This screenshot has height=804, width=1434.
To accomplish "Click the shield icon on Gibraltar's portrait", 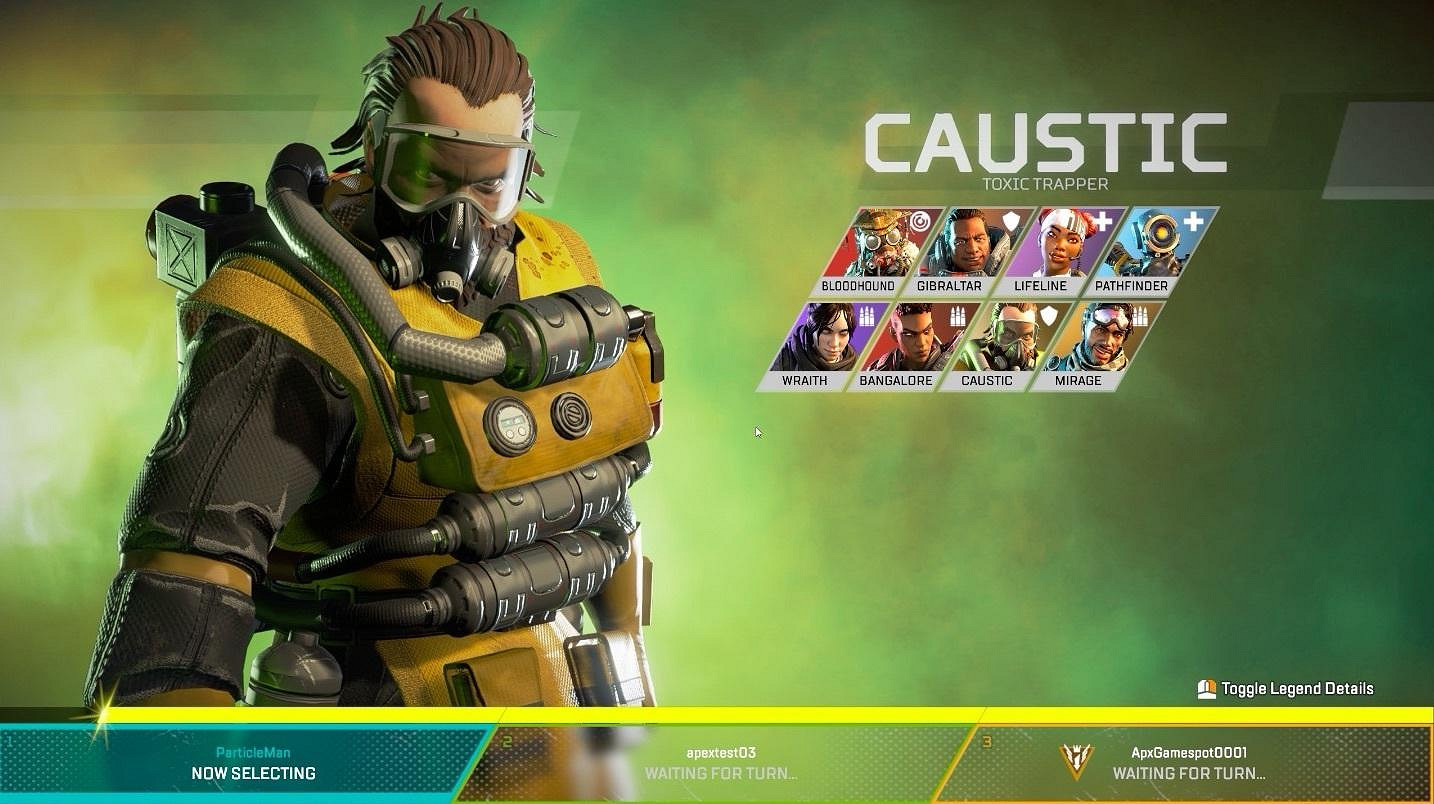I will point(1011,222).
